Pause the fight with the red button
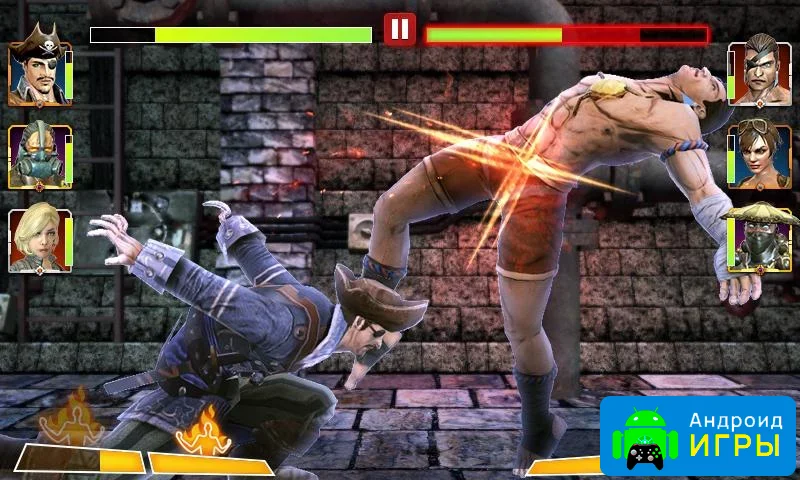The image size is (800, 480). [399, 29]
